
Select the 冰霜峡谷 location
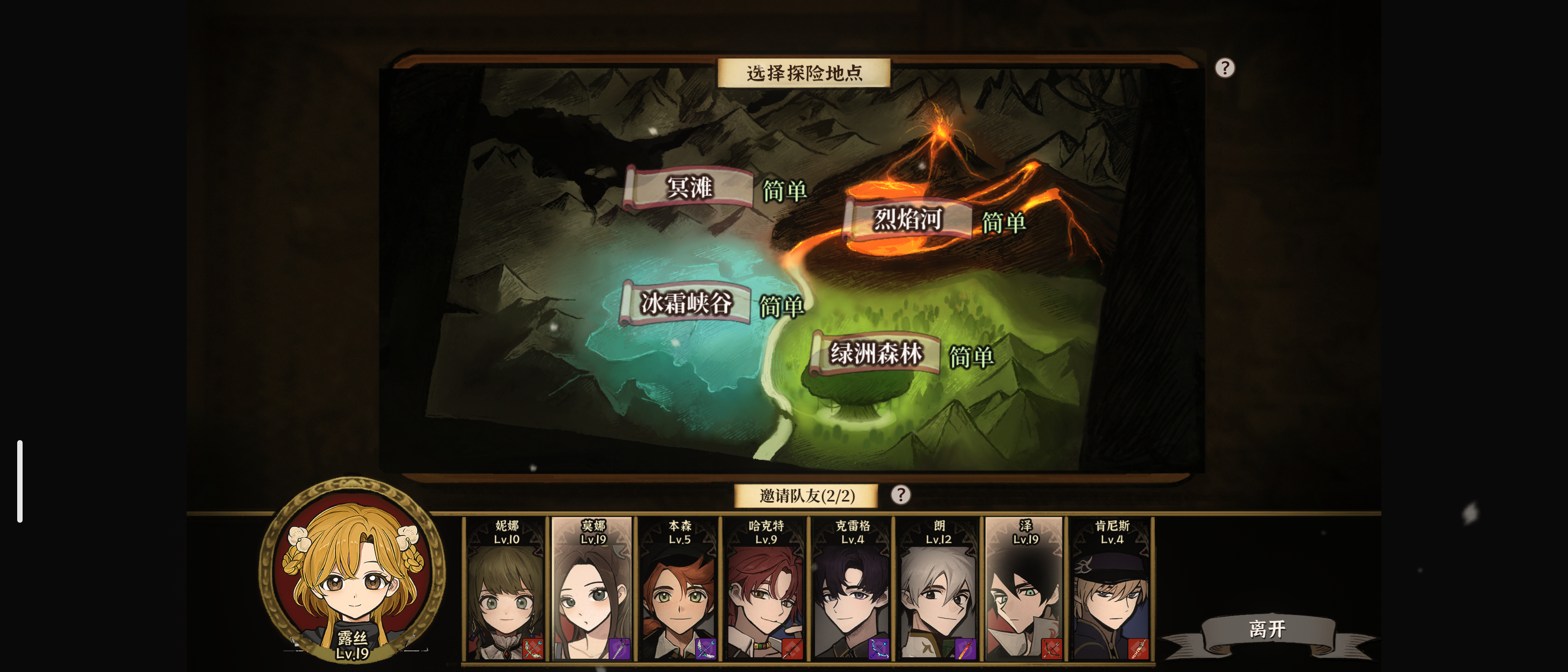point(688,303)
